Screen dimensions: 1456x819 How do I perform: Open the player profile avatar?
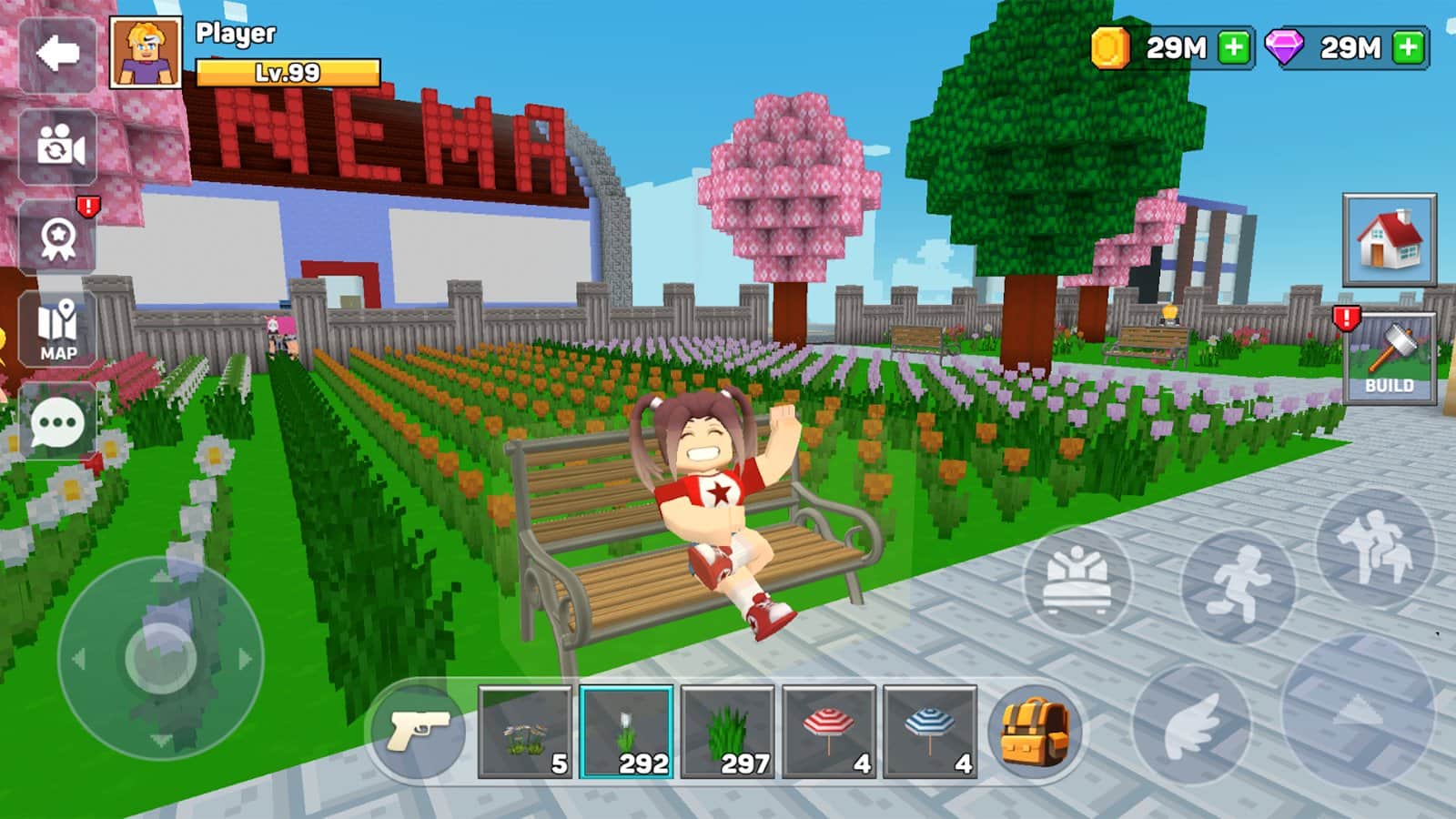pyautogui.click(x=146, y=53)
